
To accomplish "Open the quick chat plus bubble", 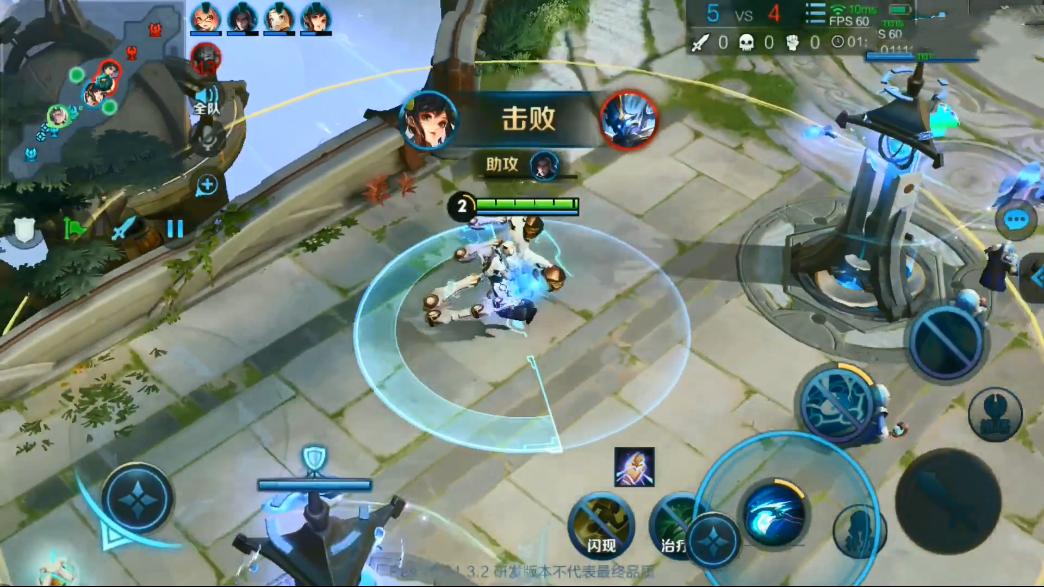I will [x=206, y=184].
